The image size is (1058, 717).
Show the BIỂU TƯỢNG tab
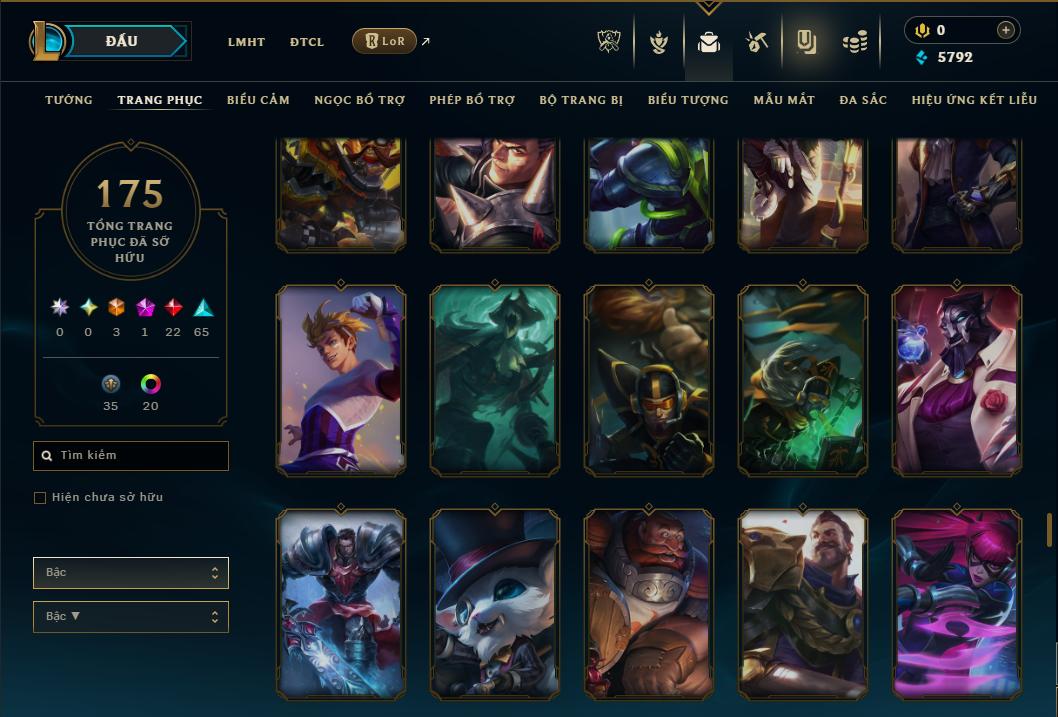pos(688,100)
